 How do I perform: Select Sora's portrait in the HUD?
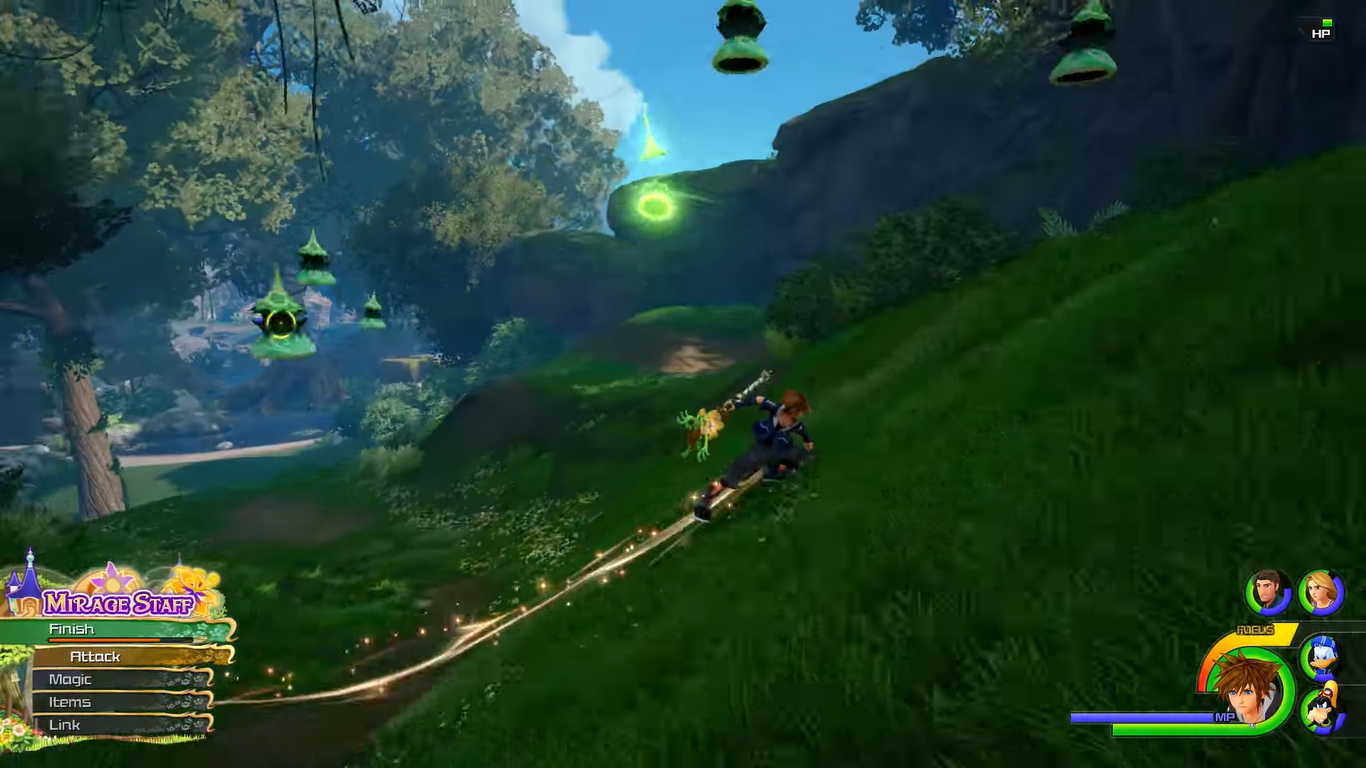pyautogui.click(x=1246, y=688)
